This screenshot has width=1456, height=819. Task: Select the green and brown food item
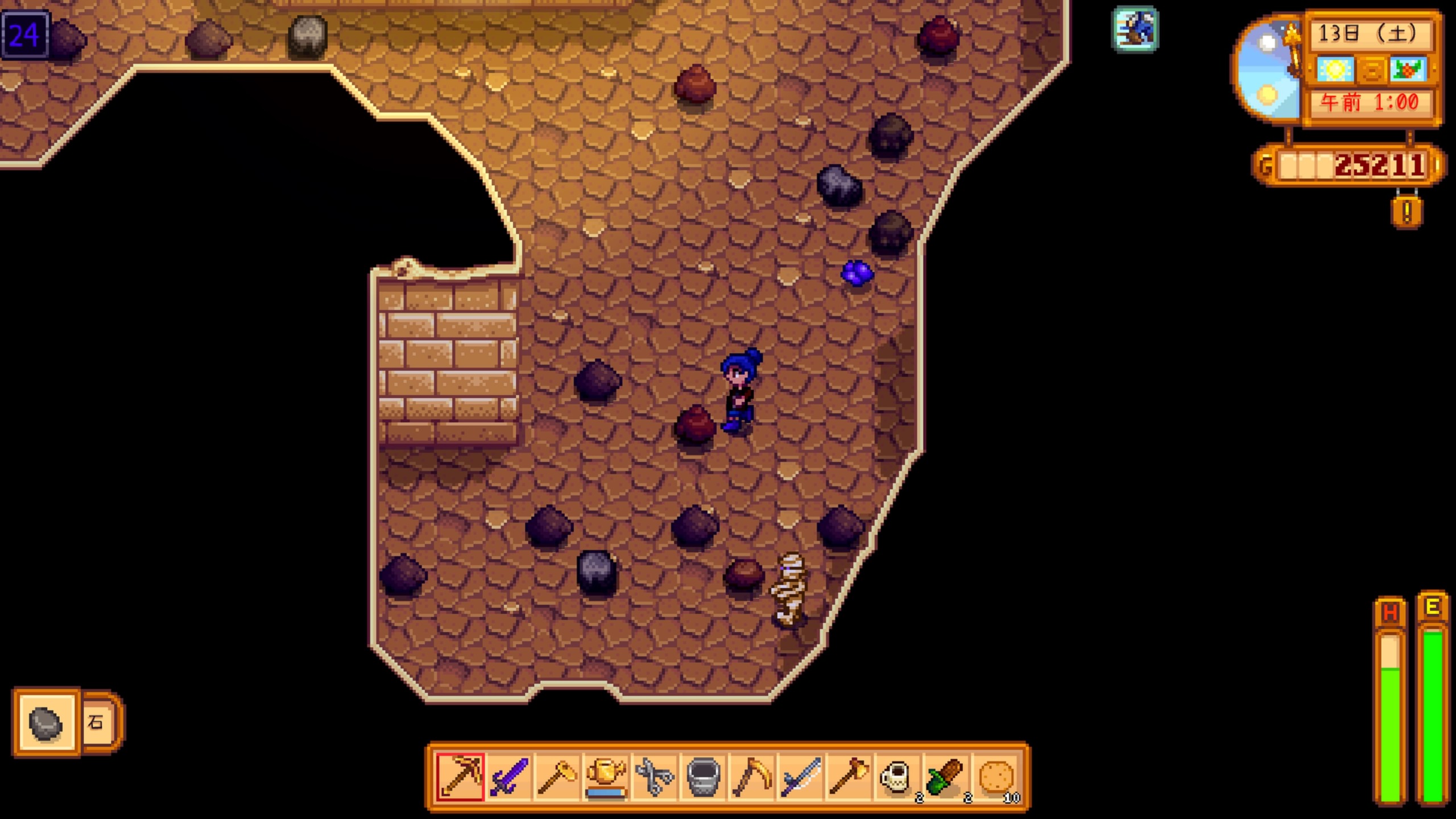946,777
